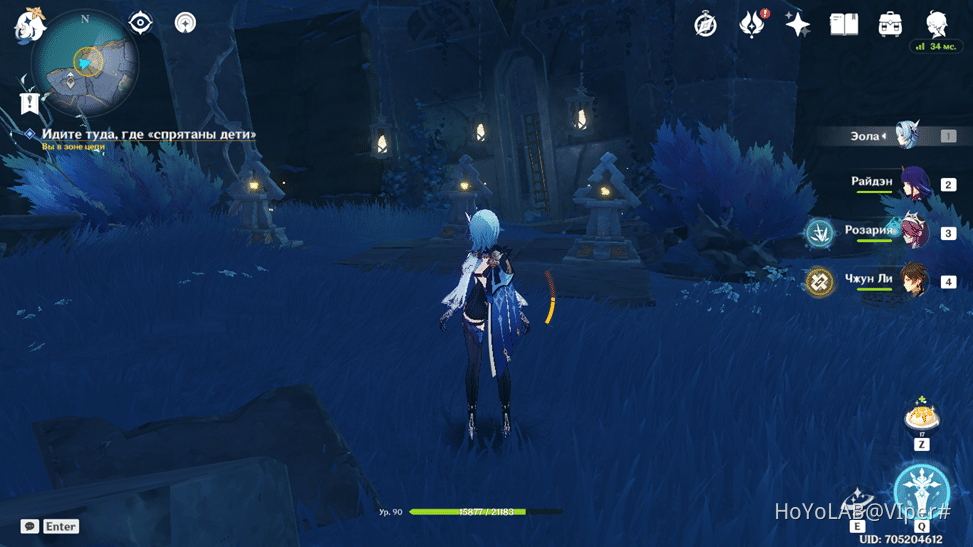Open the circular minimap
The width and height of the screenshot is (973, 547).
pos(85,63)
